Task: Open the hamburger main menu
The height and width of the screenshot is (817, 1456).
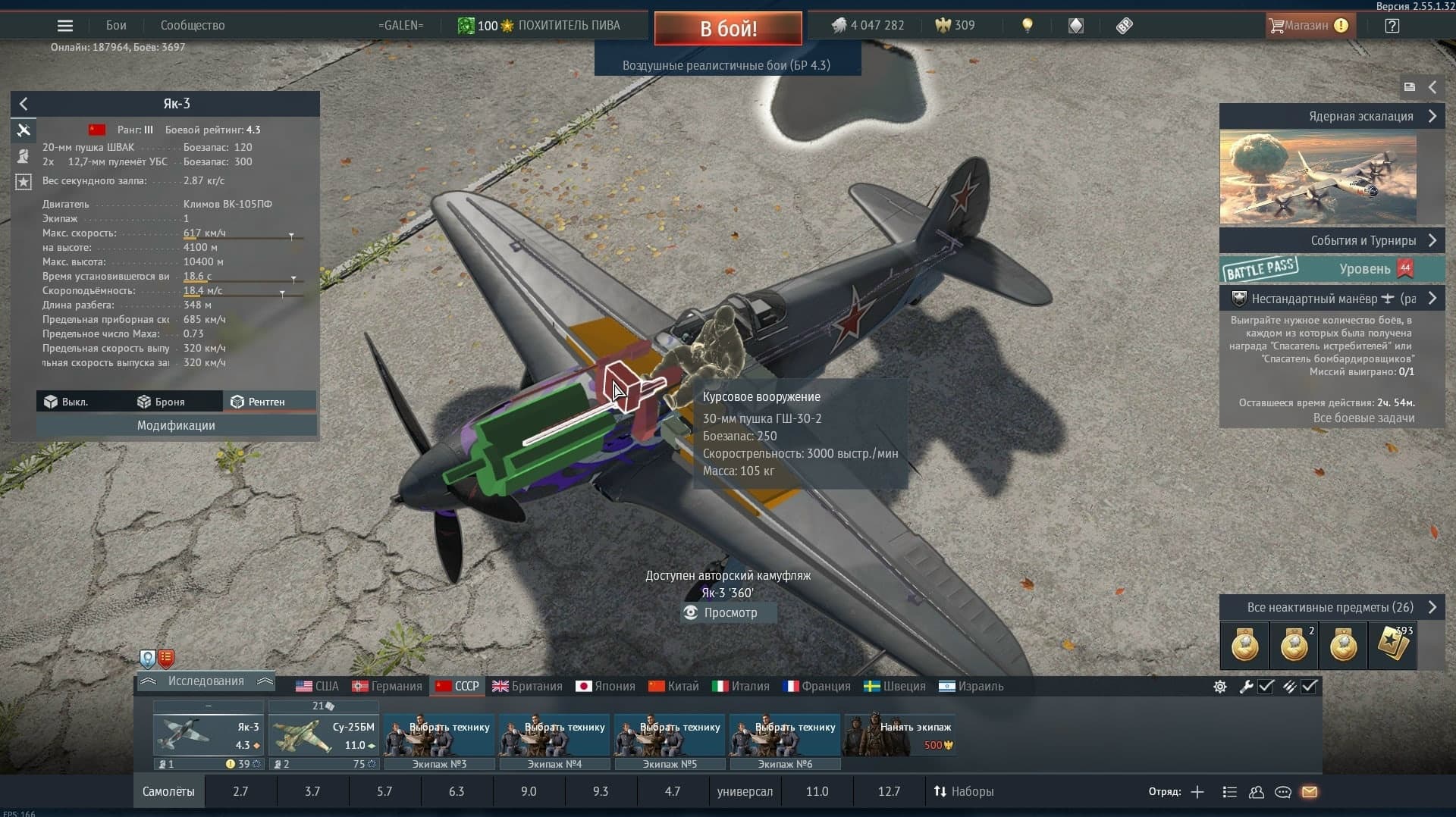Action: tap(65, 26)
